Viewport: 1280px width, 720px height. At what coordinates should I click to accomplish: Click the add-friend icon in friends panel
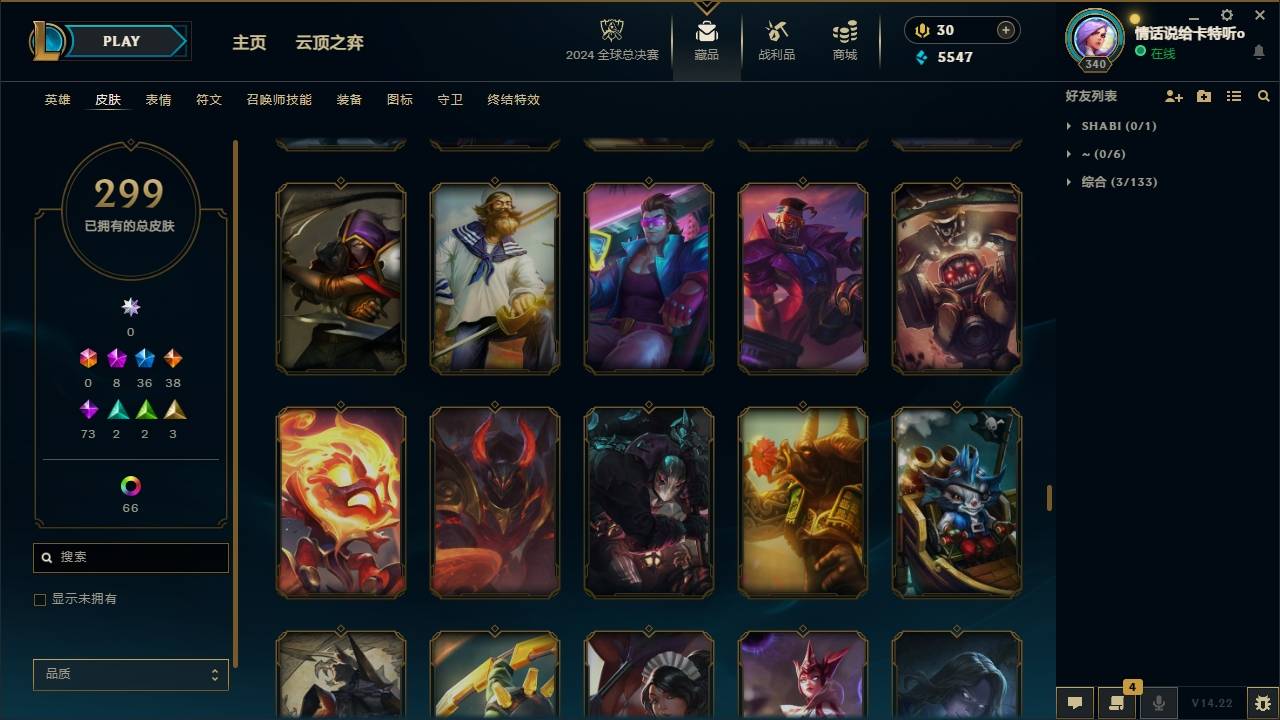point(1174,95)
